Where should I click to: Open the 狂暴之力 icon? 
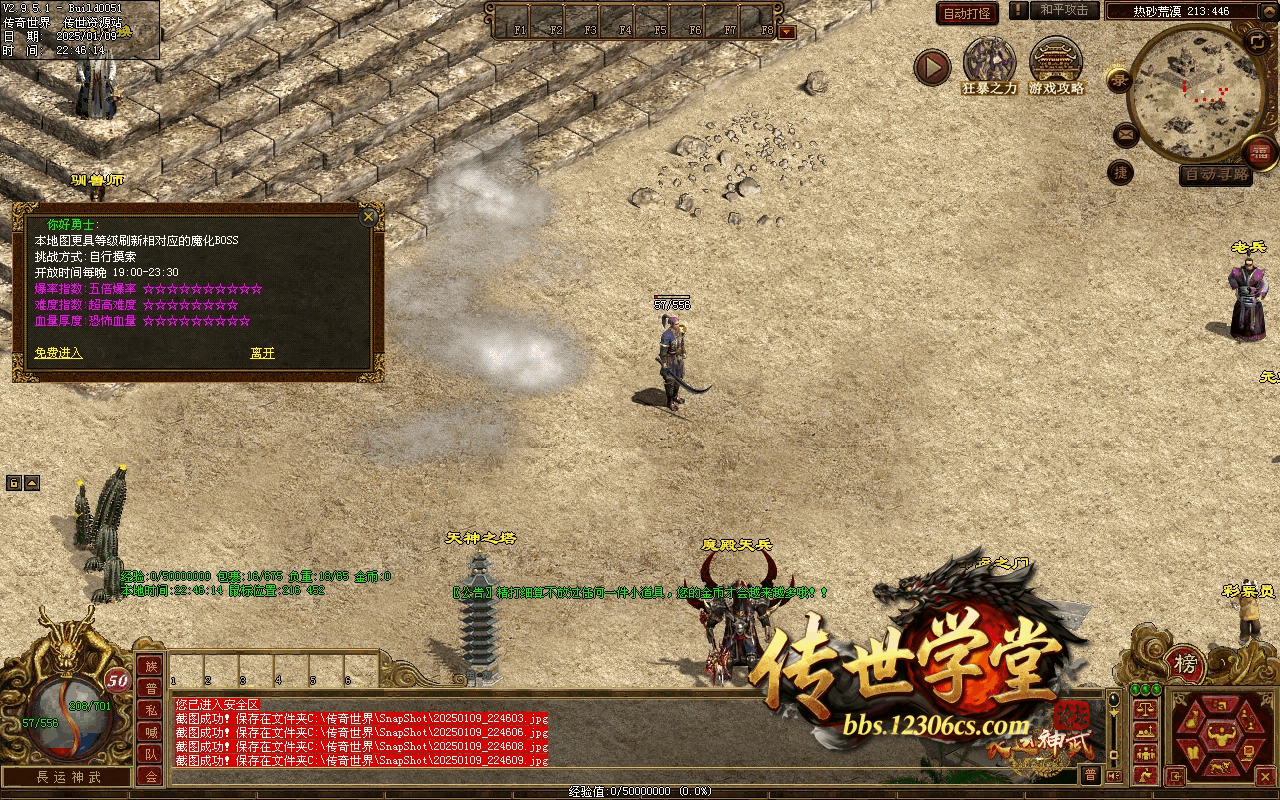pos(989,63)
